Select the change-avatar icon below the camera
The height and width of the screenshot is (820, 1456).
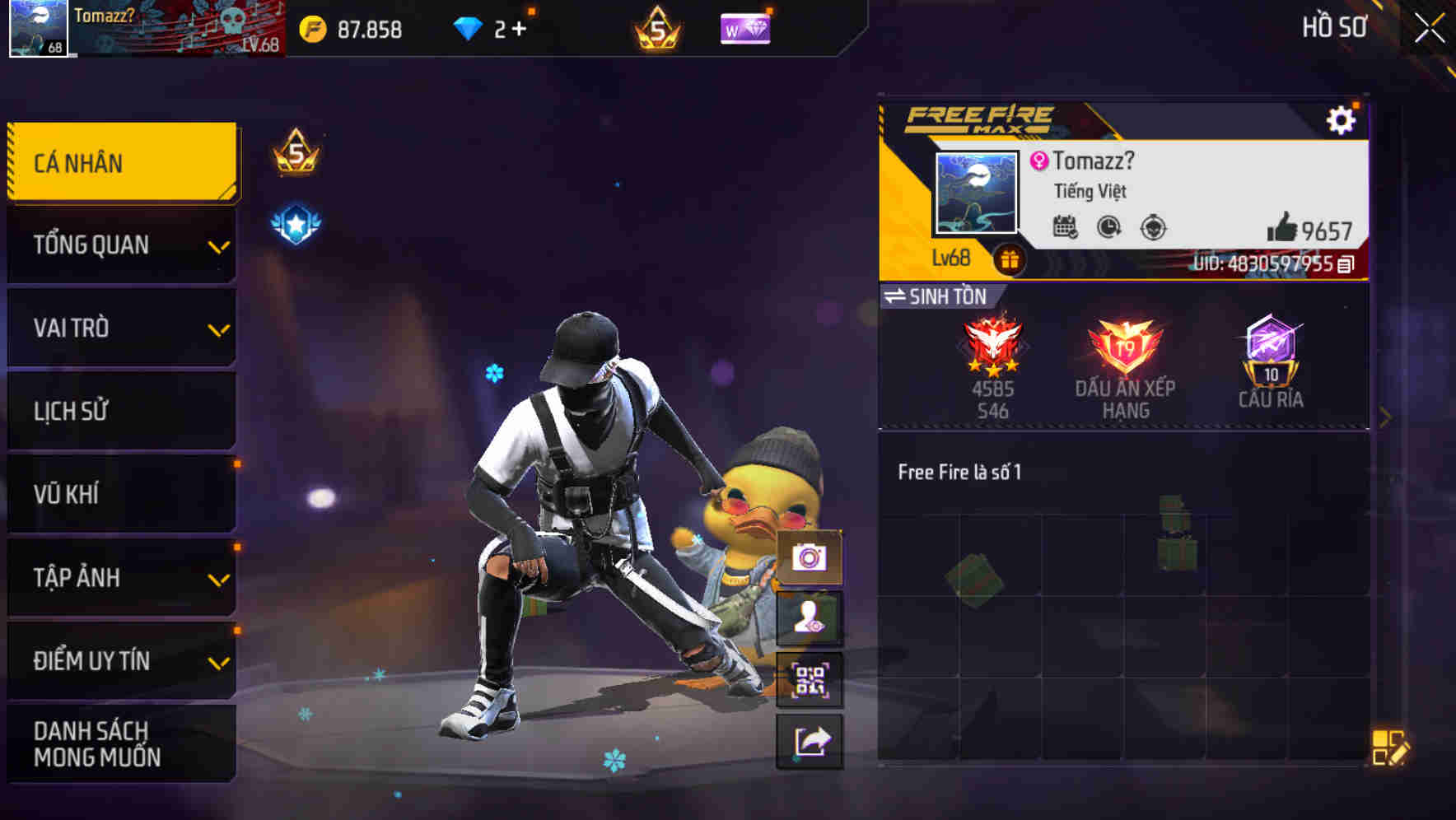tap(810, 617)
